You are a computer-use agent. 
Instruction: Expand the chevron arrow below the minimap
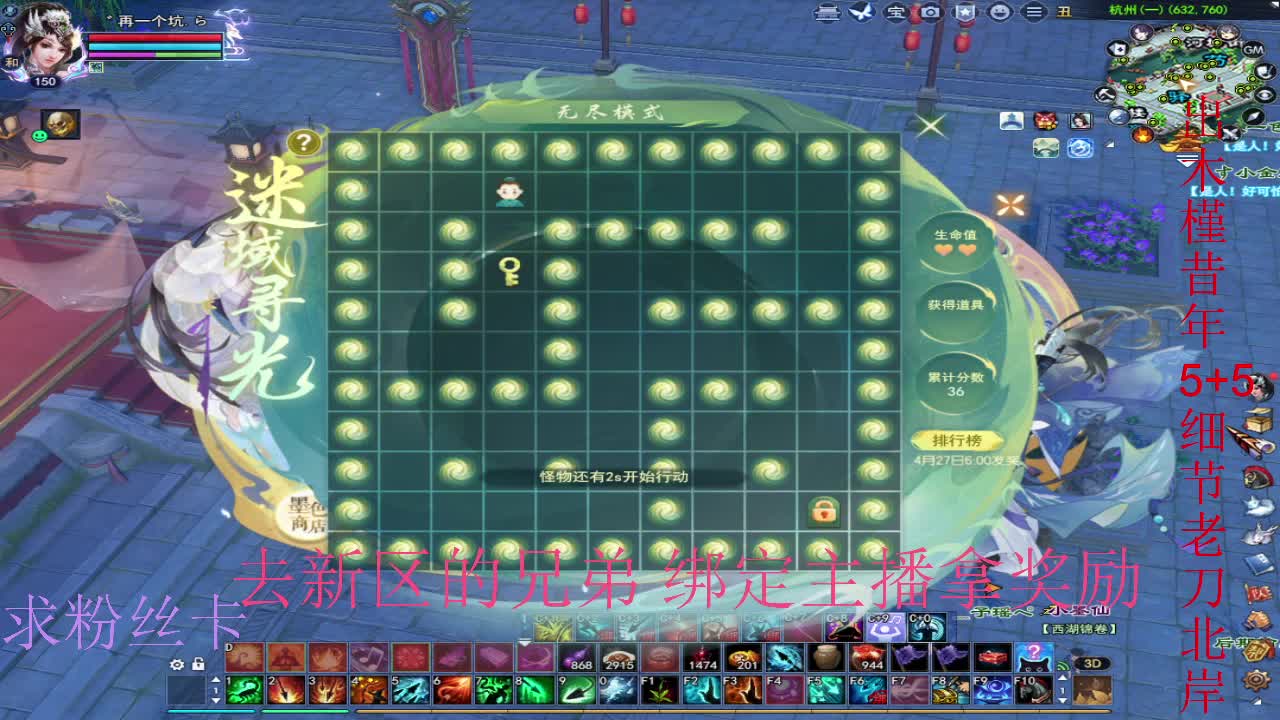pos(1187,160)
